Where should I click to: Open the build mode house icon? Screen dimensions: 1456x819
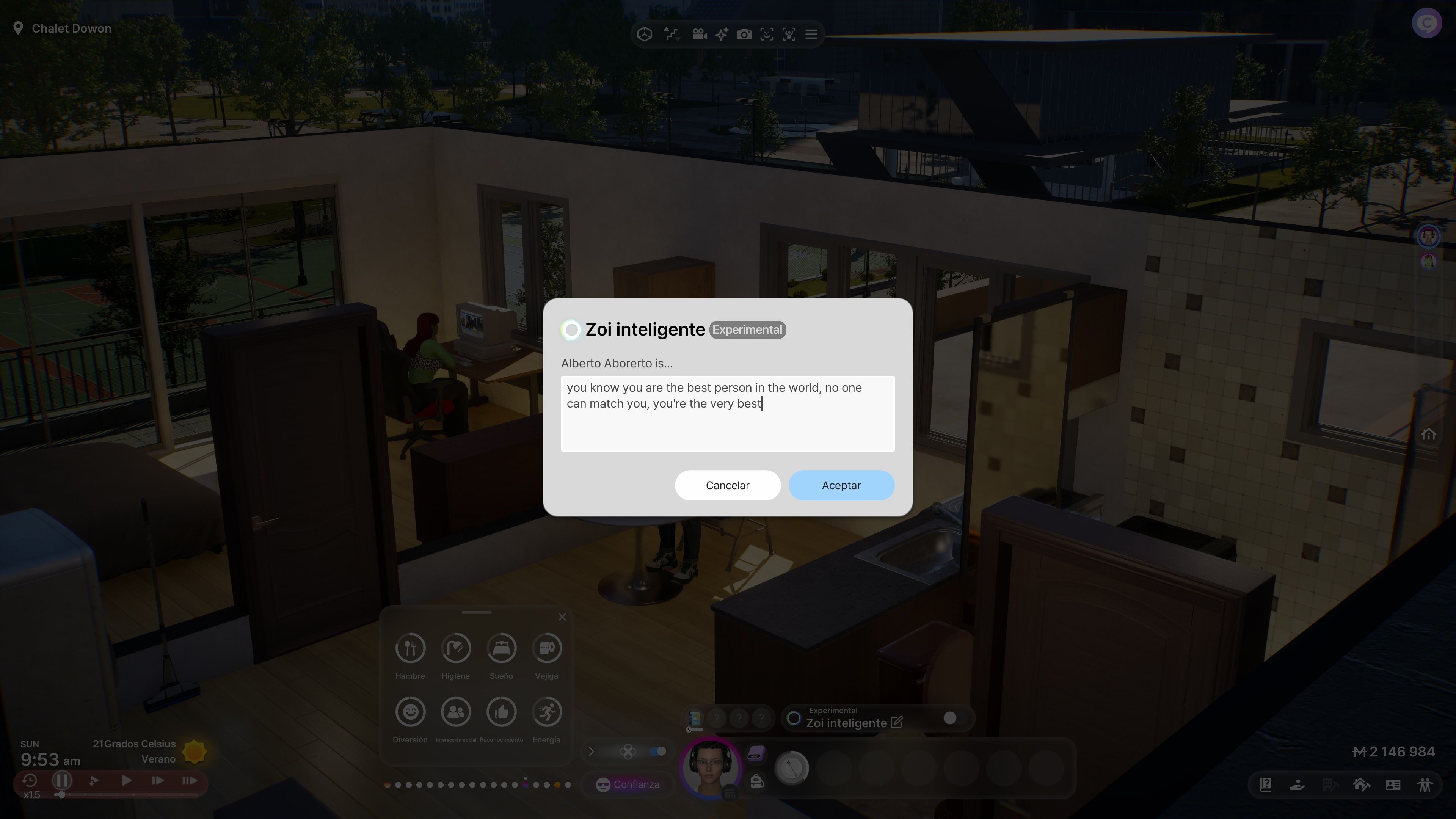pyautogui.click(x=1361, y=784)
